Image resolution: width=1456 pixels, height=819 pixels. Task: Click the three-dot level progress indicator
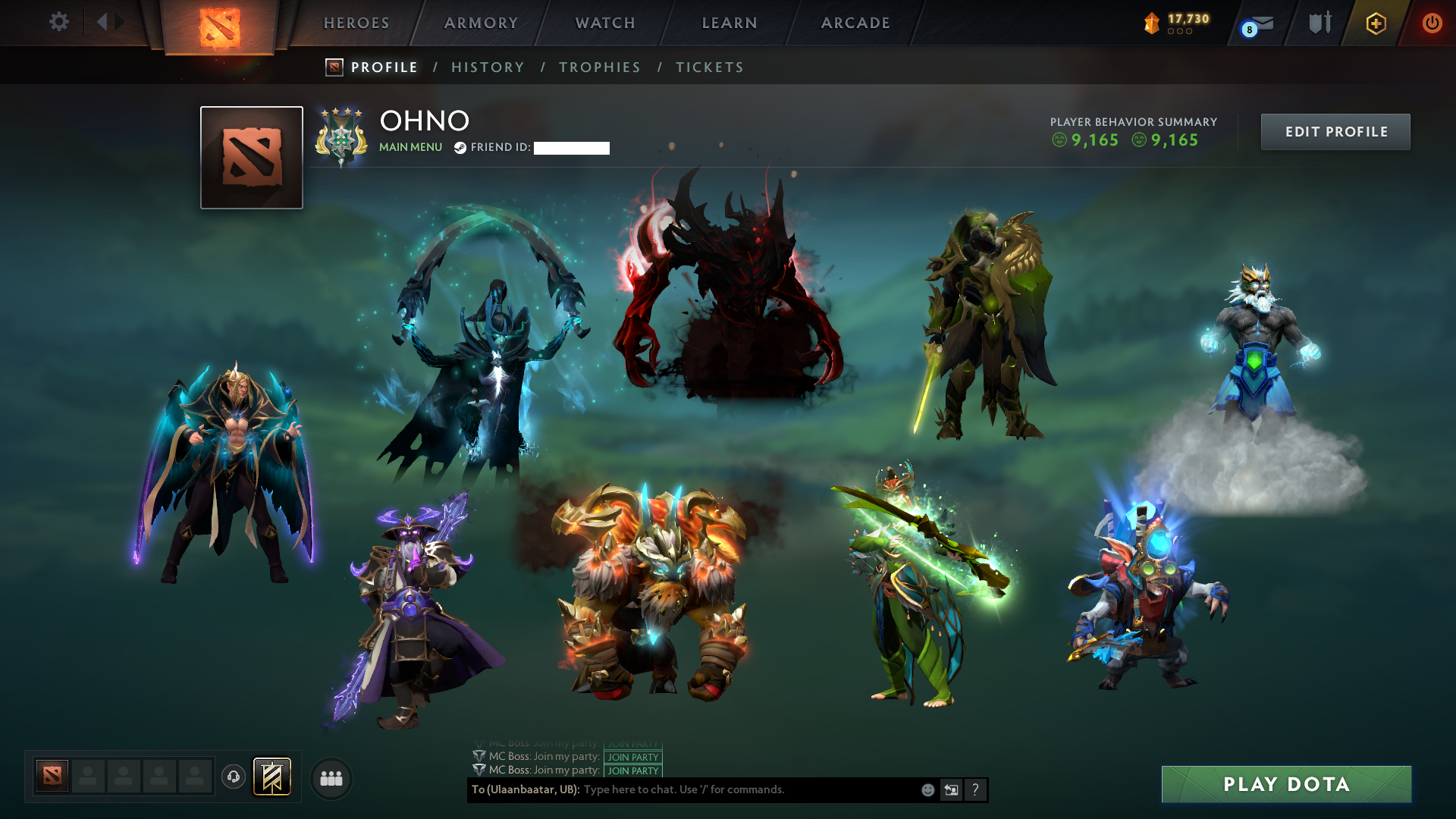tap(1179, 33)
